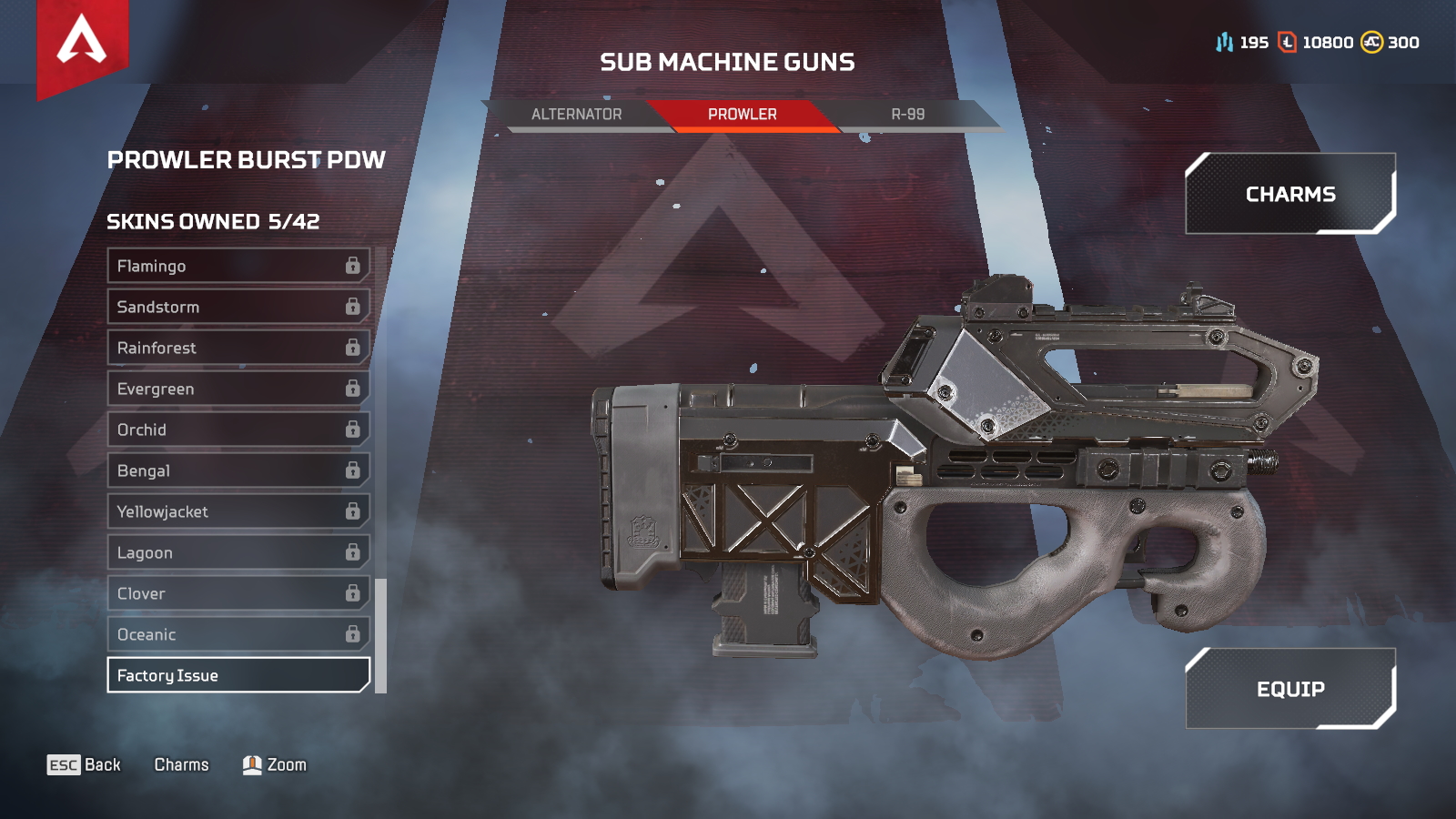Click Charms in the bottom hint bar
Screen dimensions: 1456x819
[x=182, y=765]
